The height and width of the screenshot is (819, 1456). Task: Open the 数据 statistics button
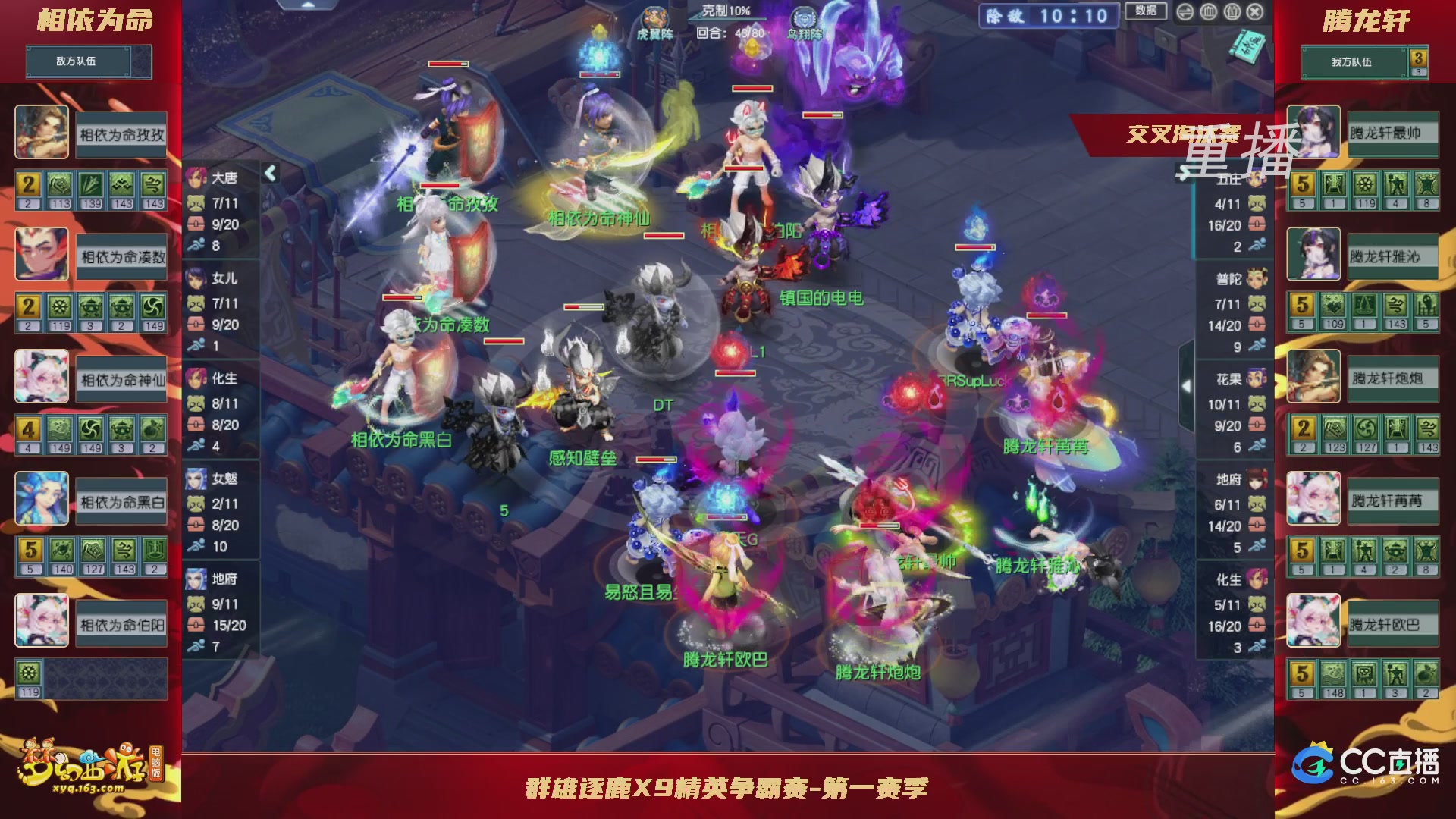coord(1150,11)
